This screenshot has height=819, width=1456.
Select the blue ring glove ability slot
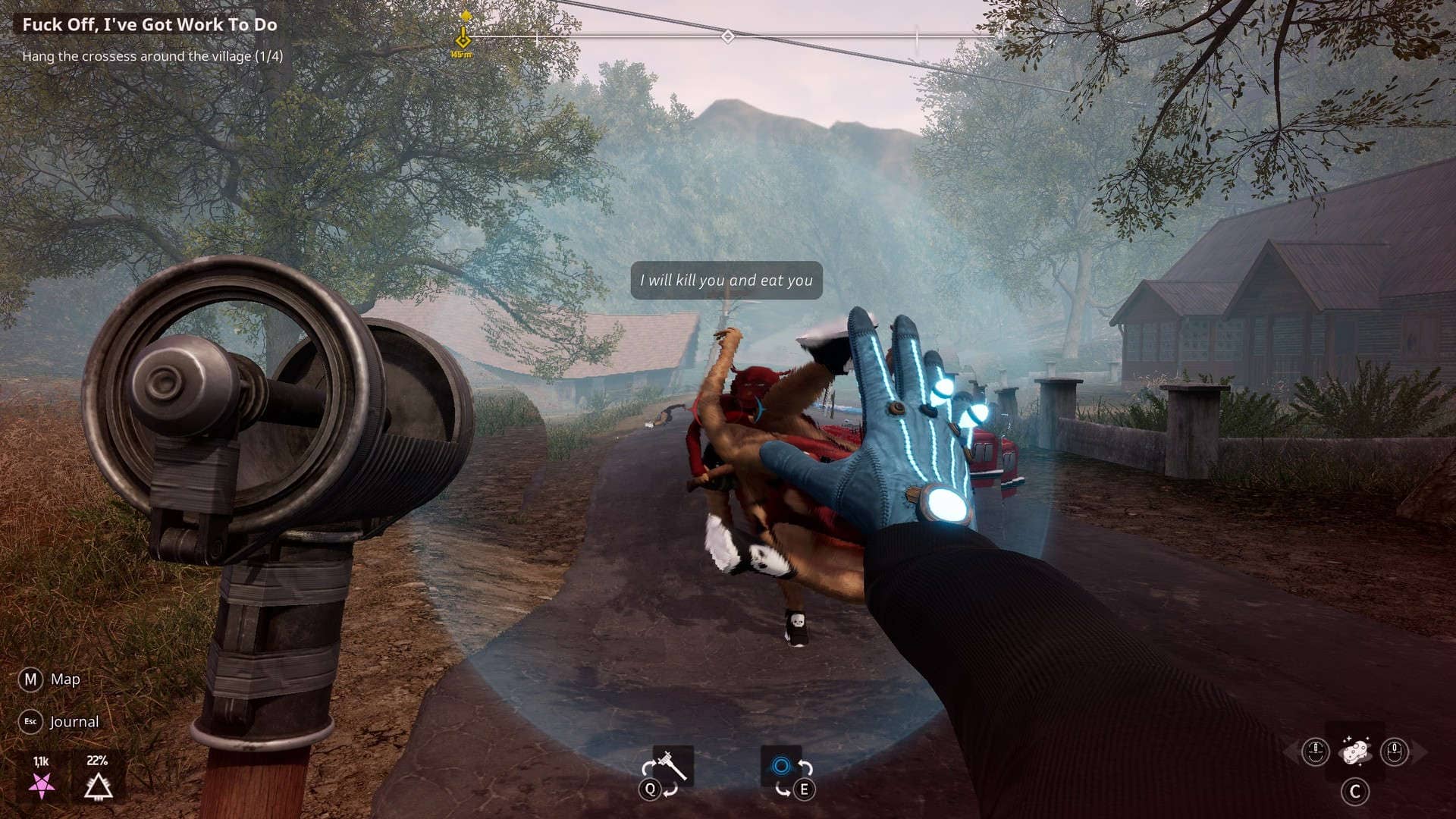tap(781, 766)
